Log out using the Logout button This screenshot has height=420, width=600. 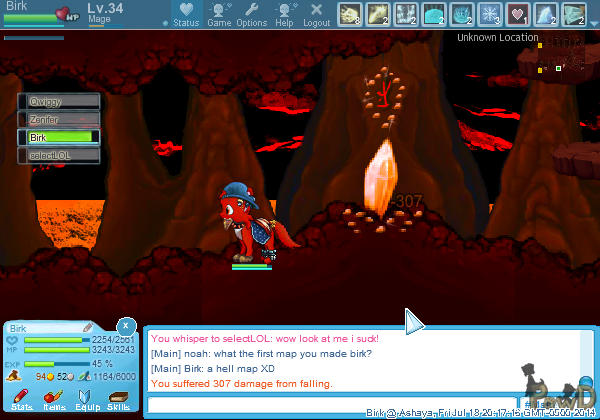click(x=316, y=15)
